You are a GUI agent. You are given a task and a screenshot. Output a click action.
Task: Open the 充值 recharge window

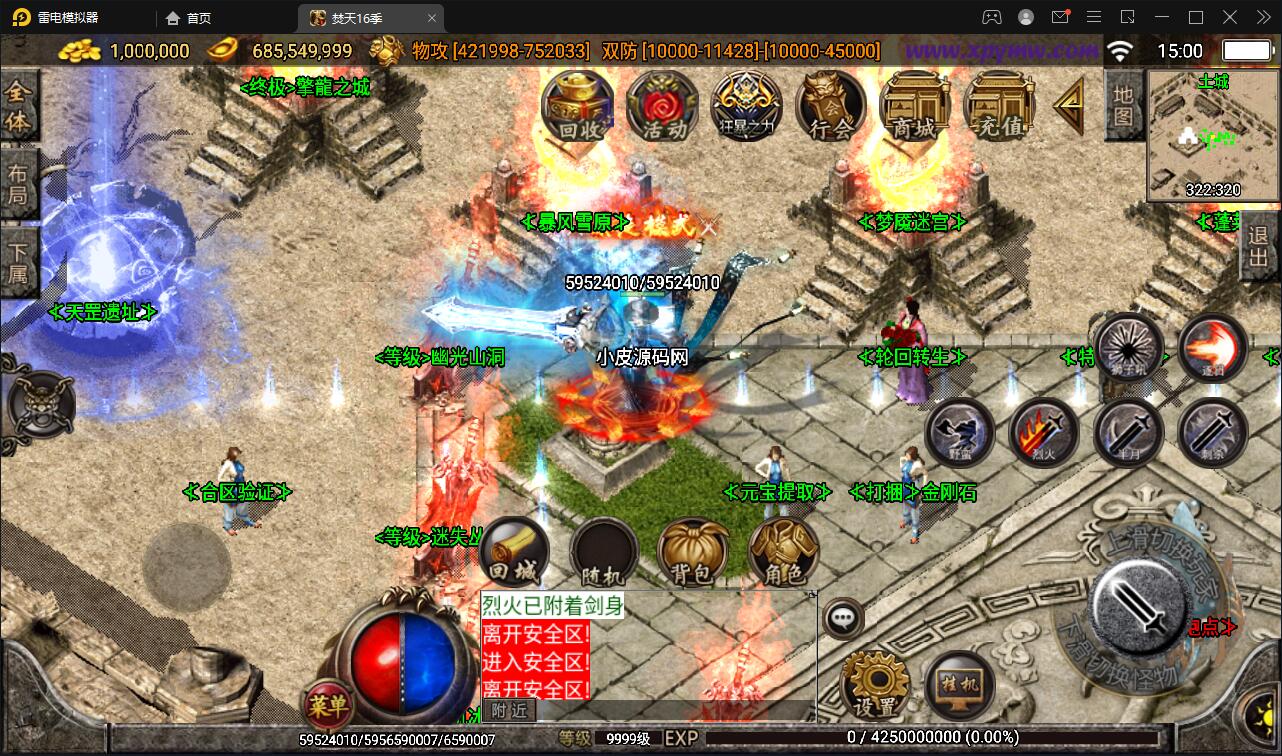coord(998,106)
